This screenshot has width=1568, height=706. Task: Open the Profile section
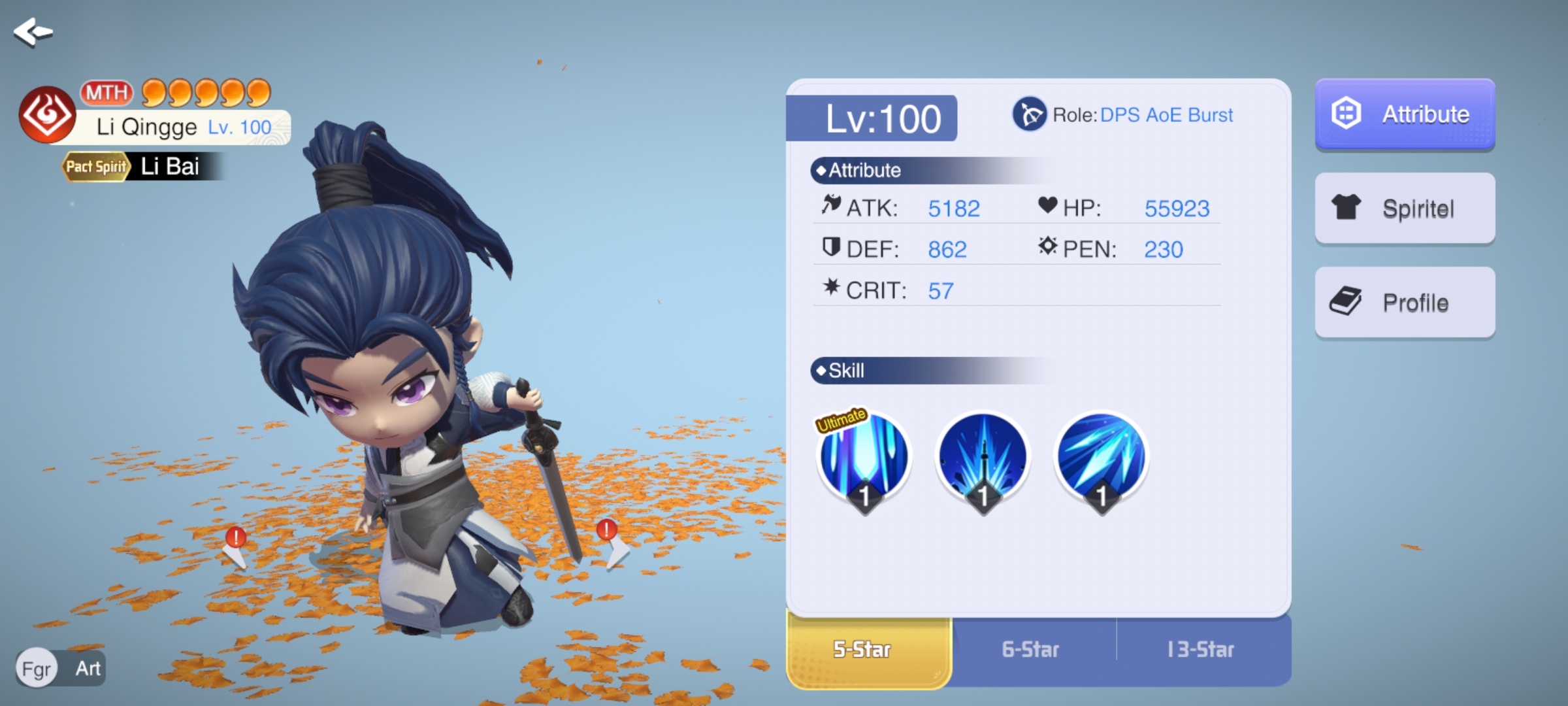1405,303
